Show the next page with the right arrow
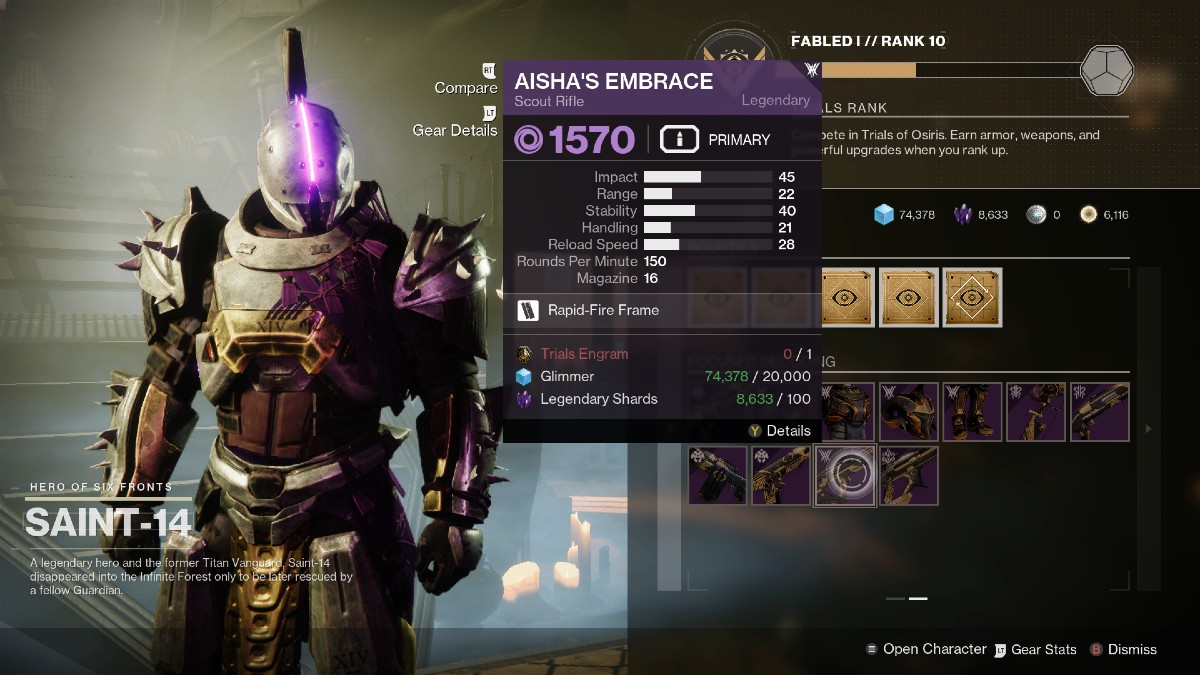 (1147, 429)
